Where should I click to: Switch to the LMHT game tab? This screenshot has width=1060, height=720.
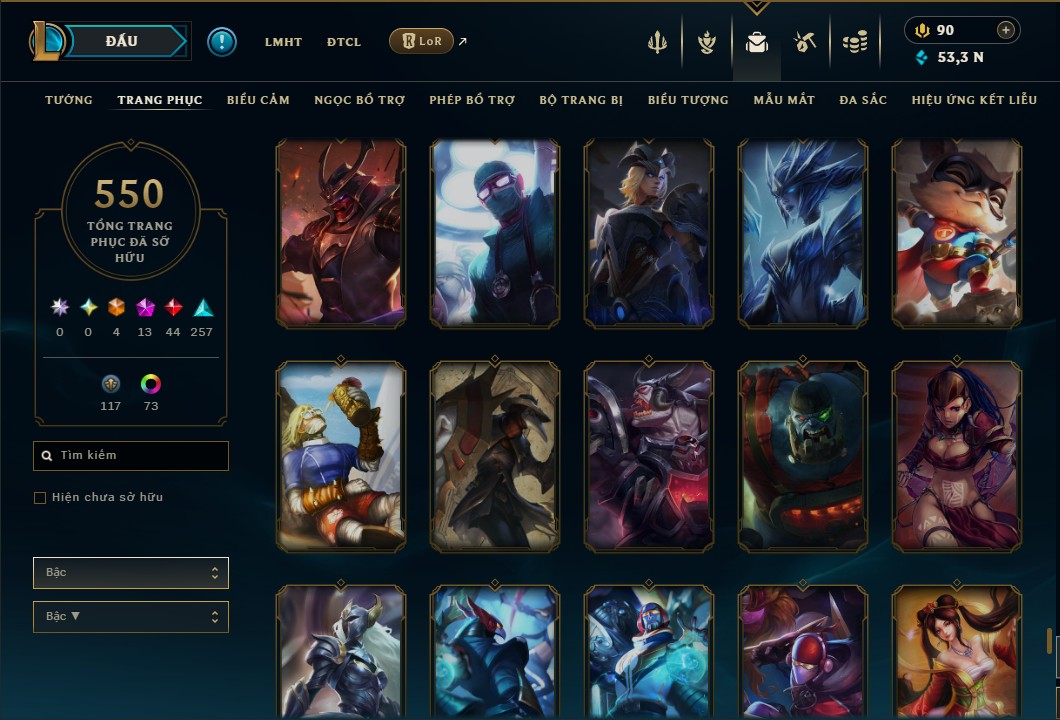click(283, 42)
